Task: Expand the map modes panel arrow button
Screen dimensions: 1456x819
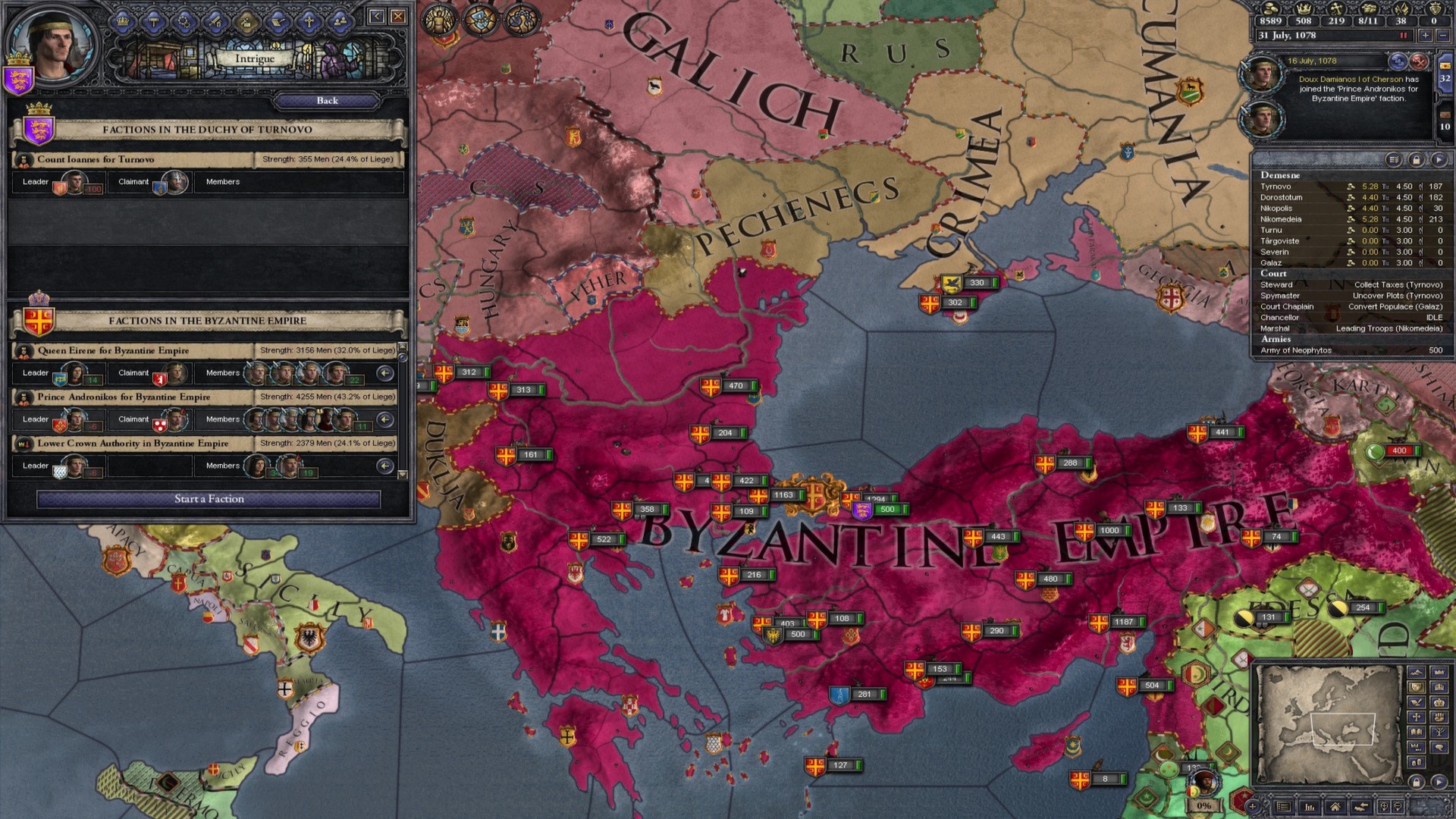Action: click(x=1439, y=782)
